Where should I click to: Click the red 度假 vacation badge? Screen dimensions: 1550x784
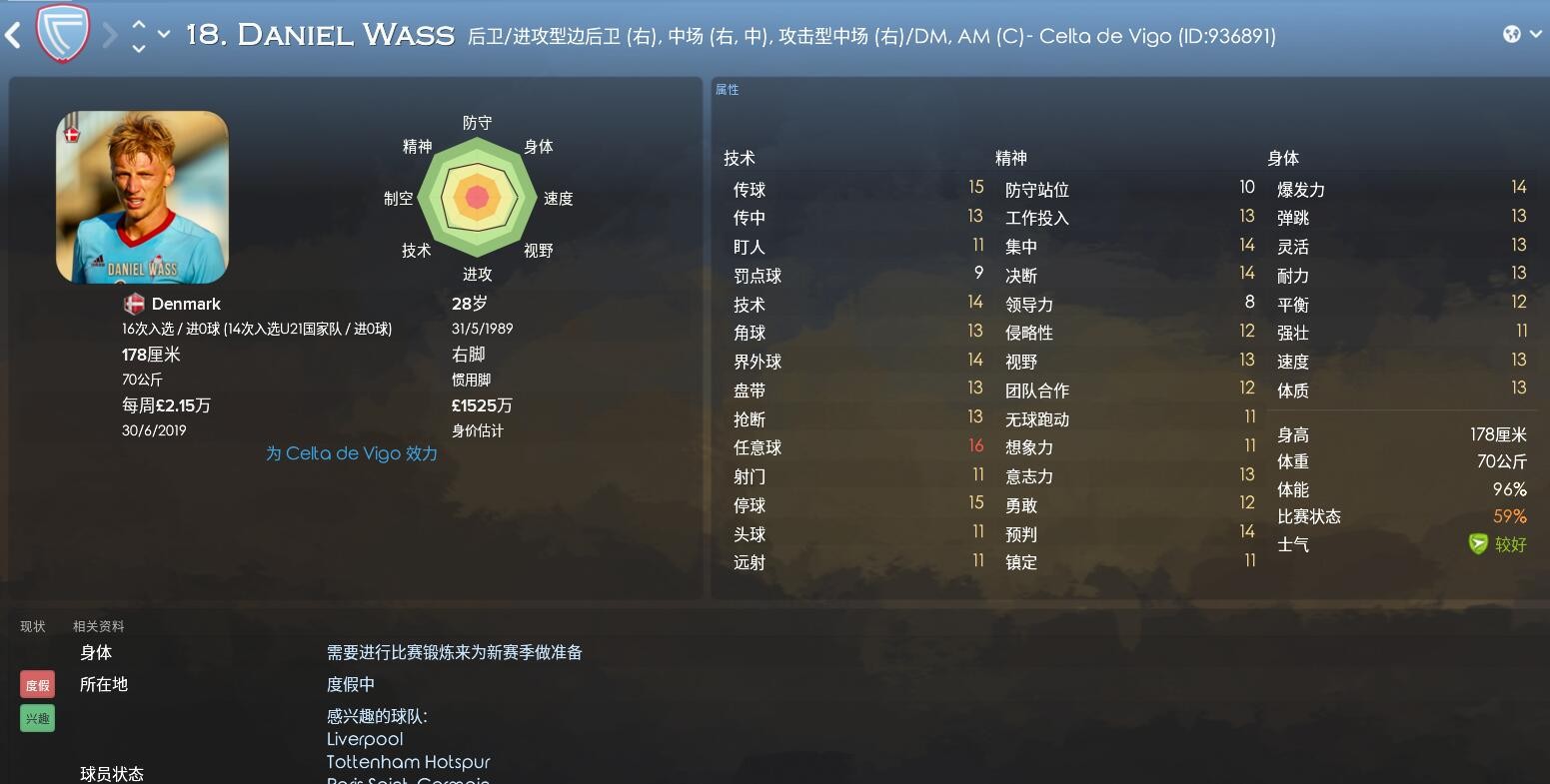pos(37,684)
